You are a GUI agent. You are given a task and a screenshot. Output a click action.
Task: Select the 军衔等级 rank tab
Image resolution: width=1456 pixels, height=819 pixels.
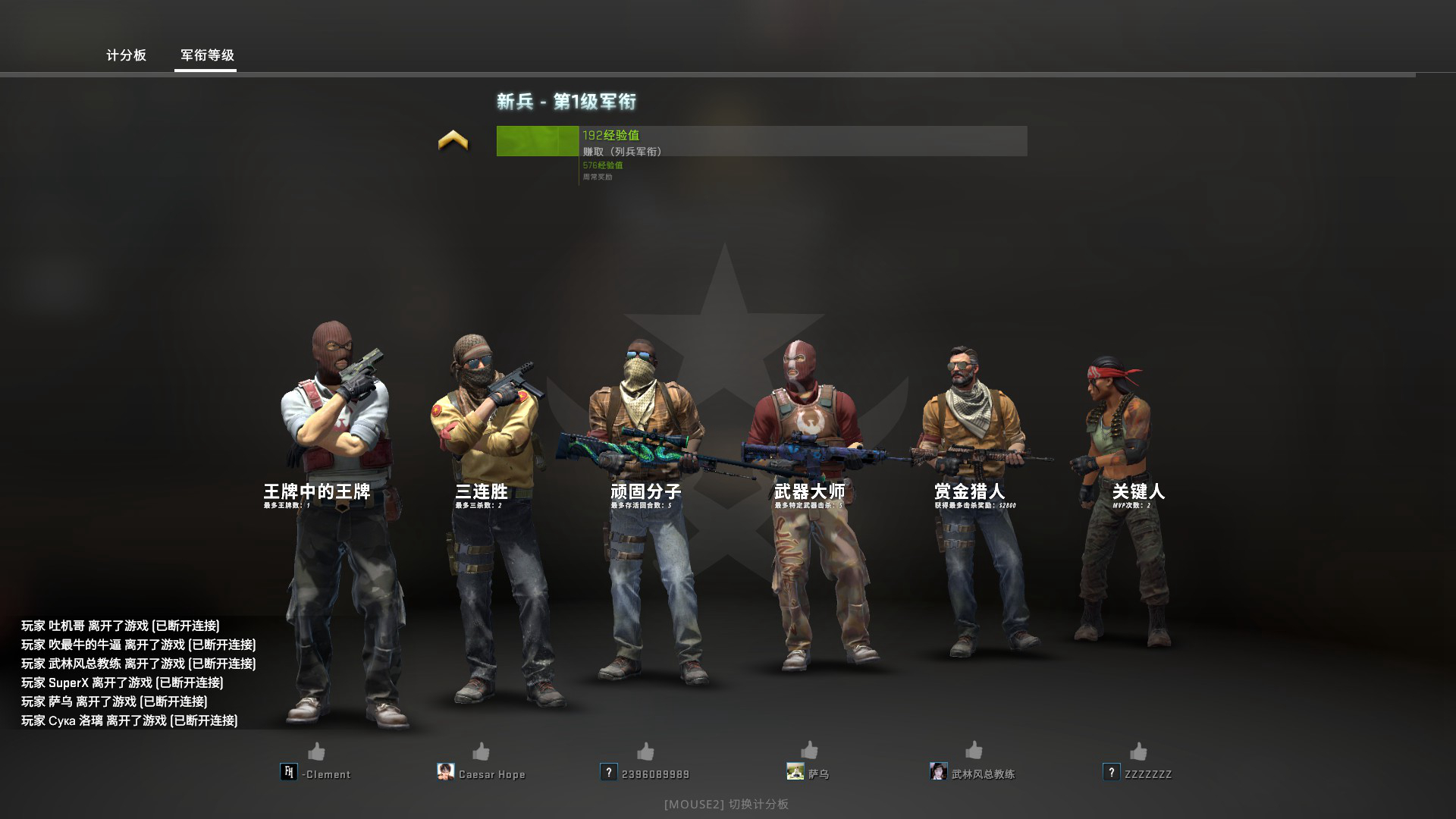(x=207, y=55)
